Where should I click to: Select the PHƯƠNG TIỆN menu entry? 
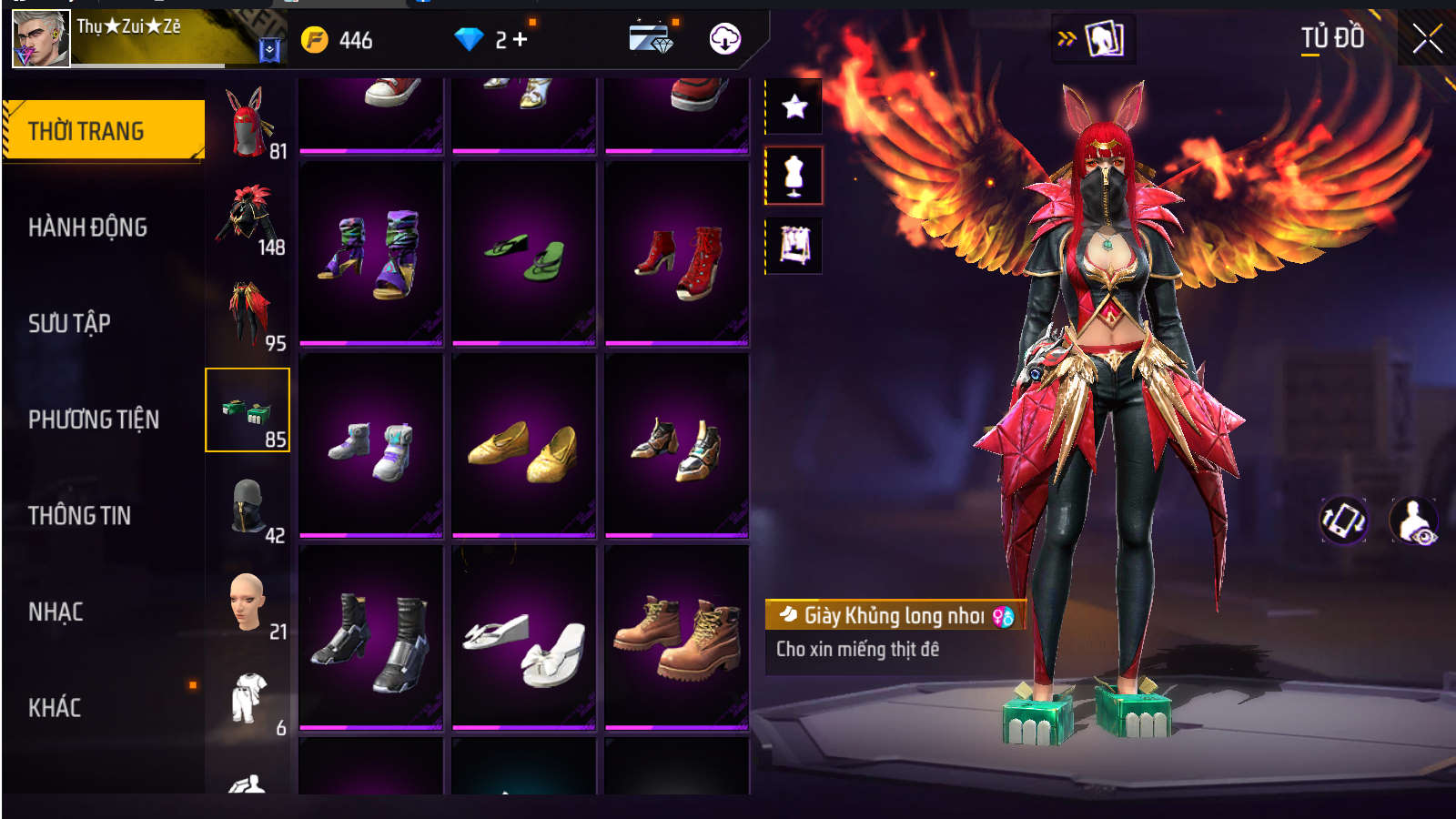tap(93, 420)
